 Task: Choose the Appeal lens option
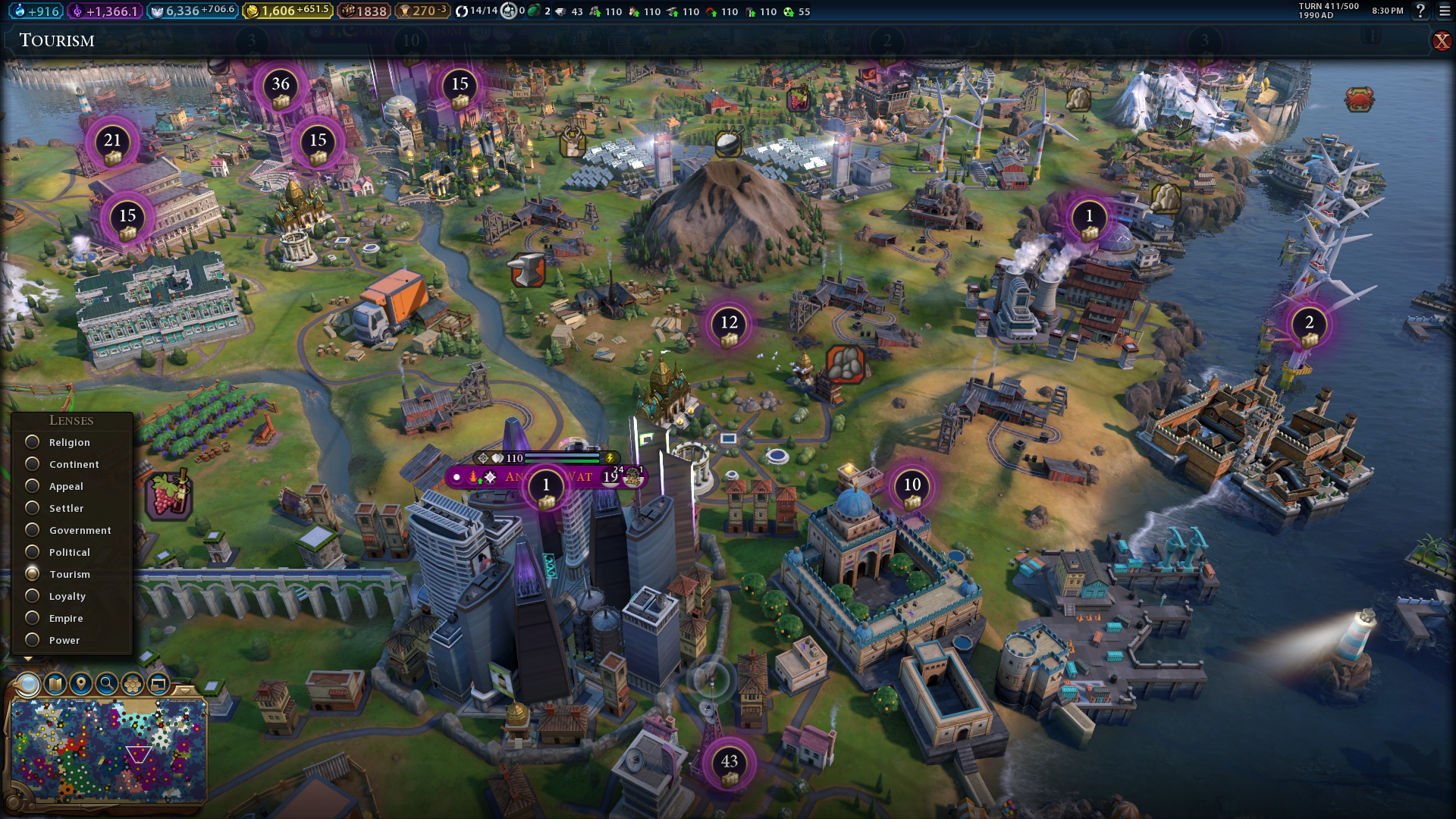pos(33,486)
